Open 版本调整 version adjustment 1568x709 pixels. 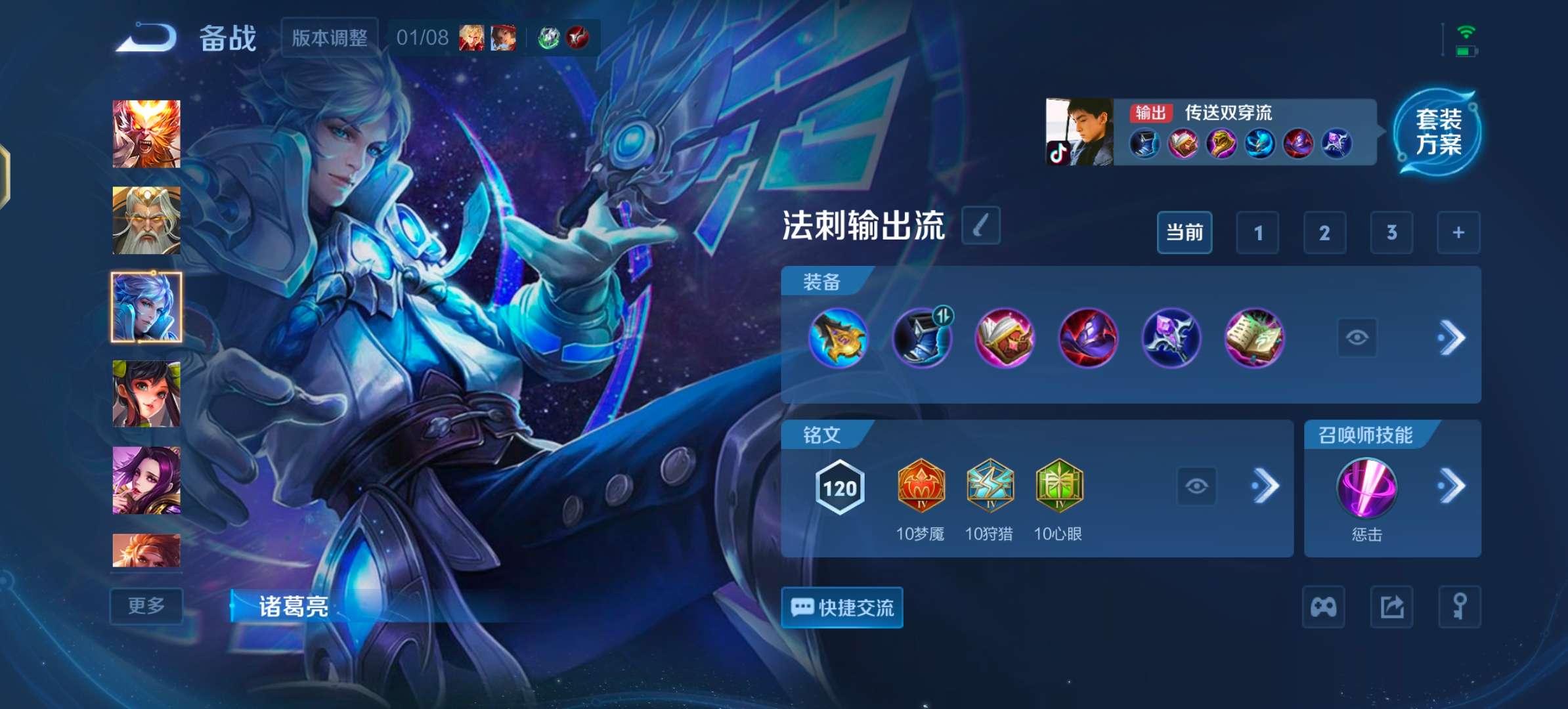(x=328, y=37)
